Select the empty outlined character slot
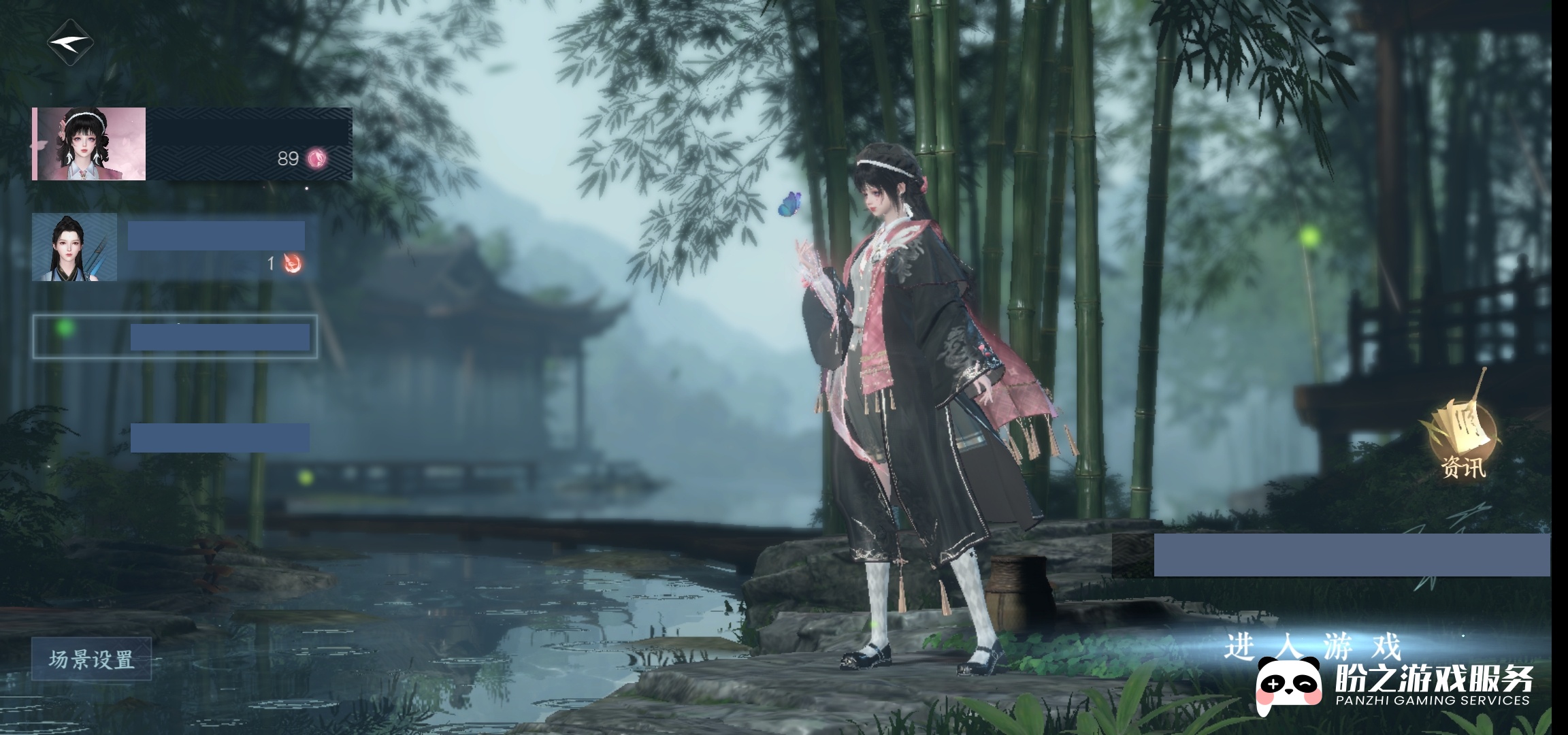The image size is (1568, 735). pyautogui.click(x=175, y=336)
